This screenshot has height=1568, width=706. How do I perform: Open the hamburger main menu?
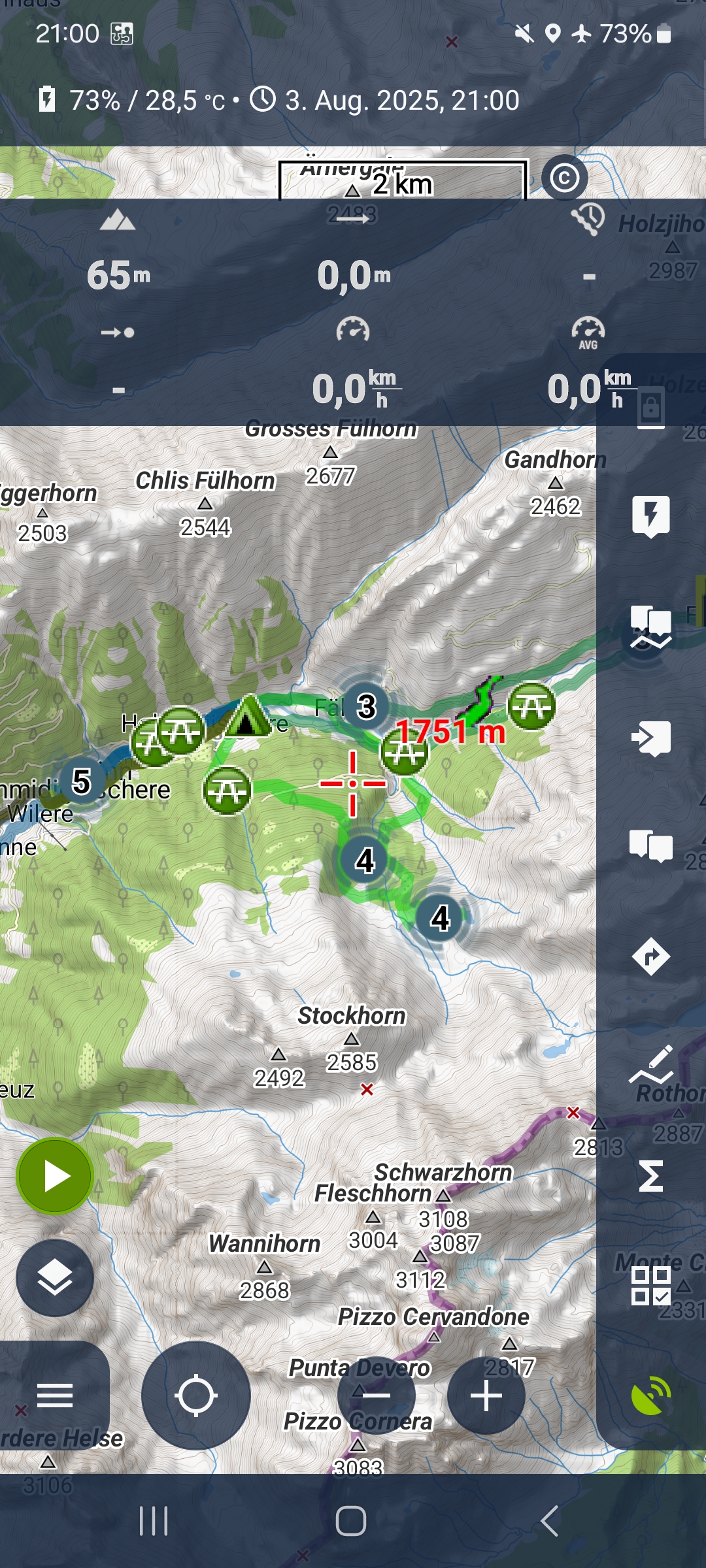pyautogui.click(x=55, y=1396)
